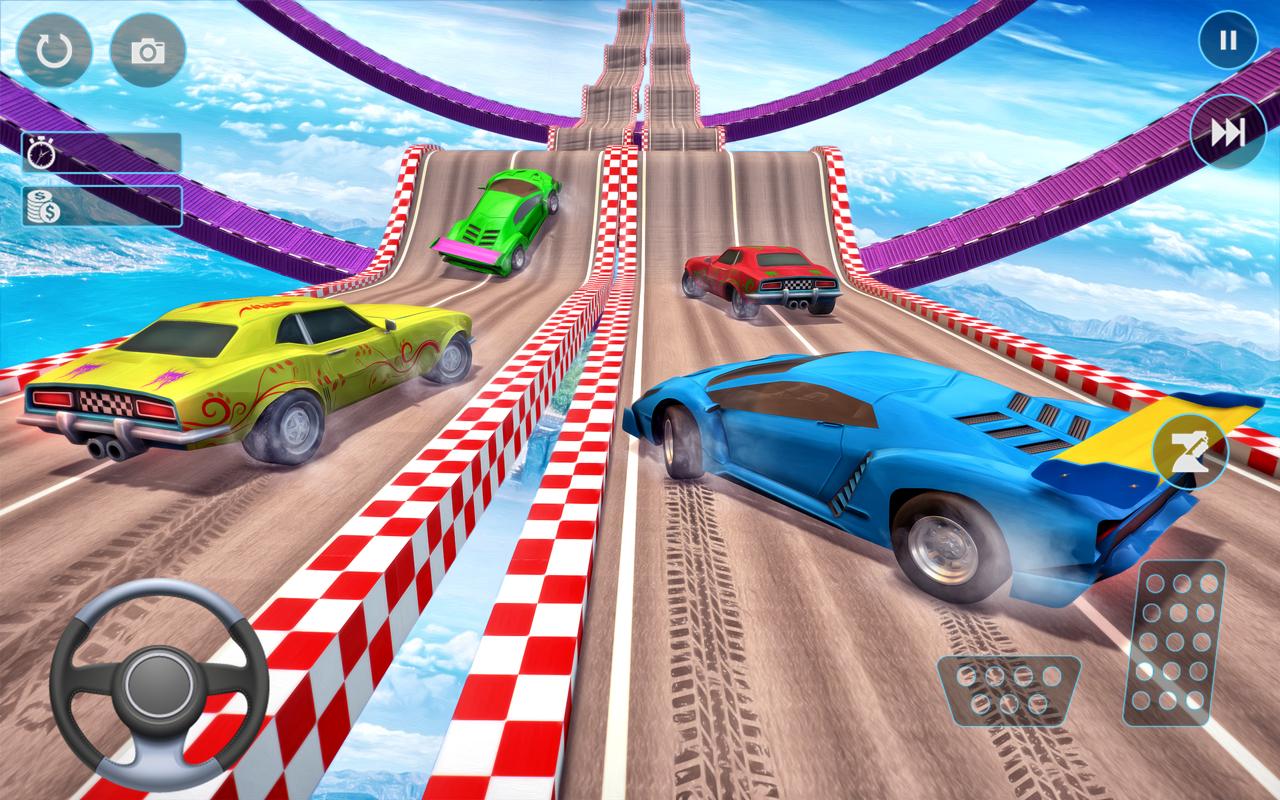Screen dimensions: 1280x800
Task: Restart the current race
Action: click(55, 47)
